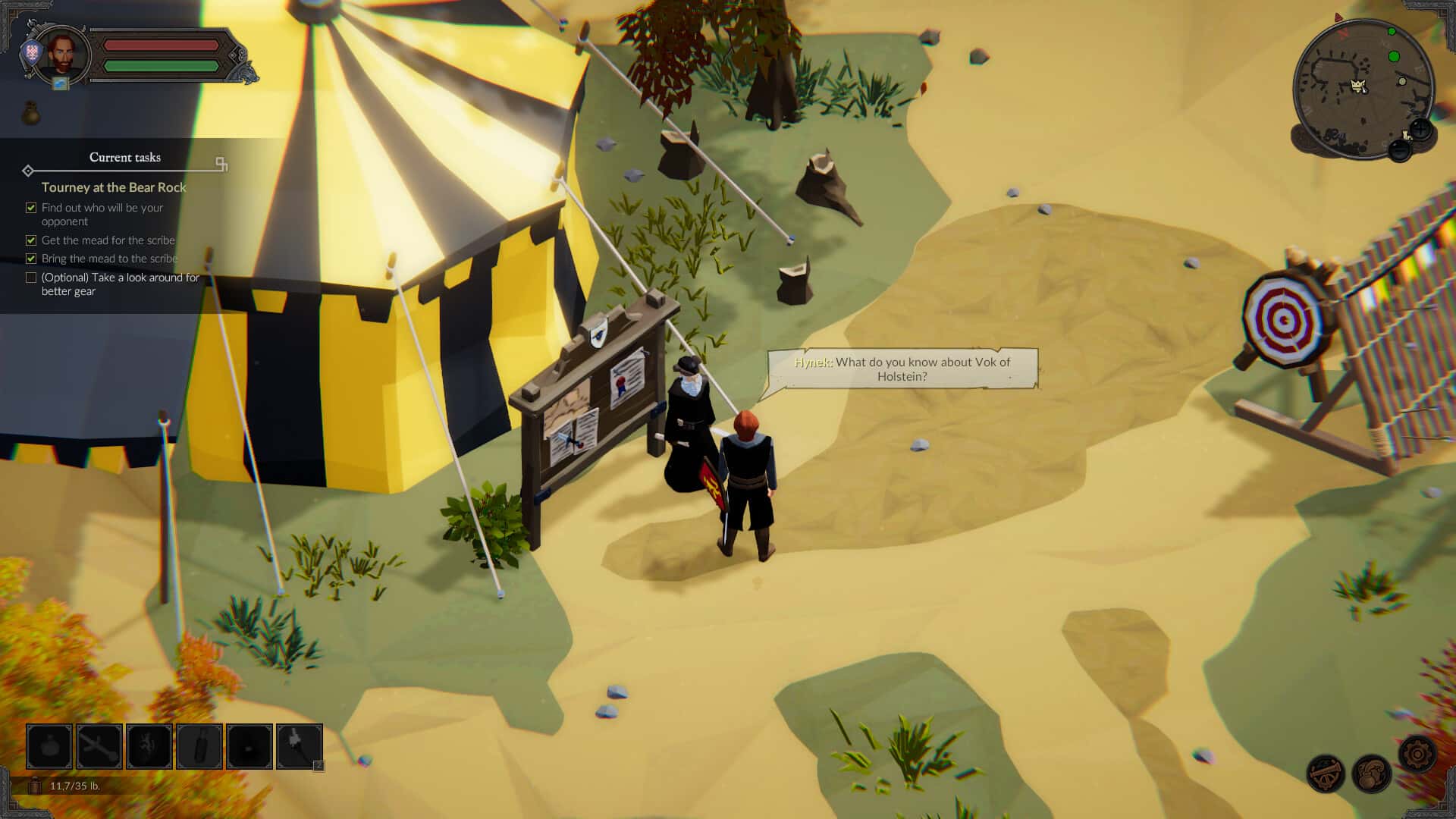Click the flask and herbs round button
The image size is (1456, 819).
[x=1371, y=774]
